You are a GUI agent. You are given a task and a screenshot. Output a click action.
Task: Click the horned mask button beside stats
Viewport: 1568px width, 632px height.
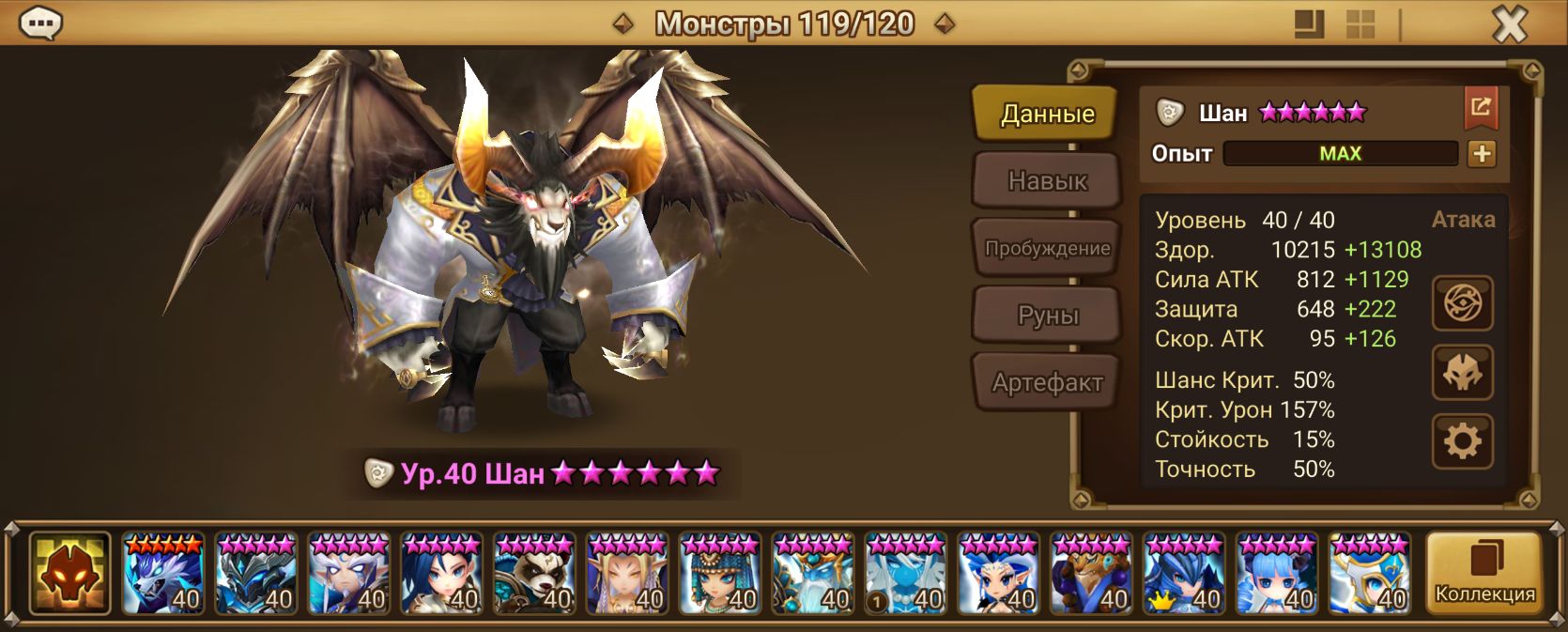[1462, 372]
